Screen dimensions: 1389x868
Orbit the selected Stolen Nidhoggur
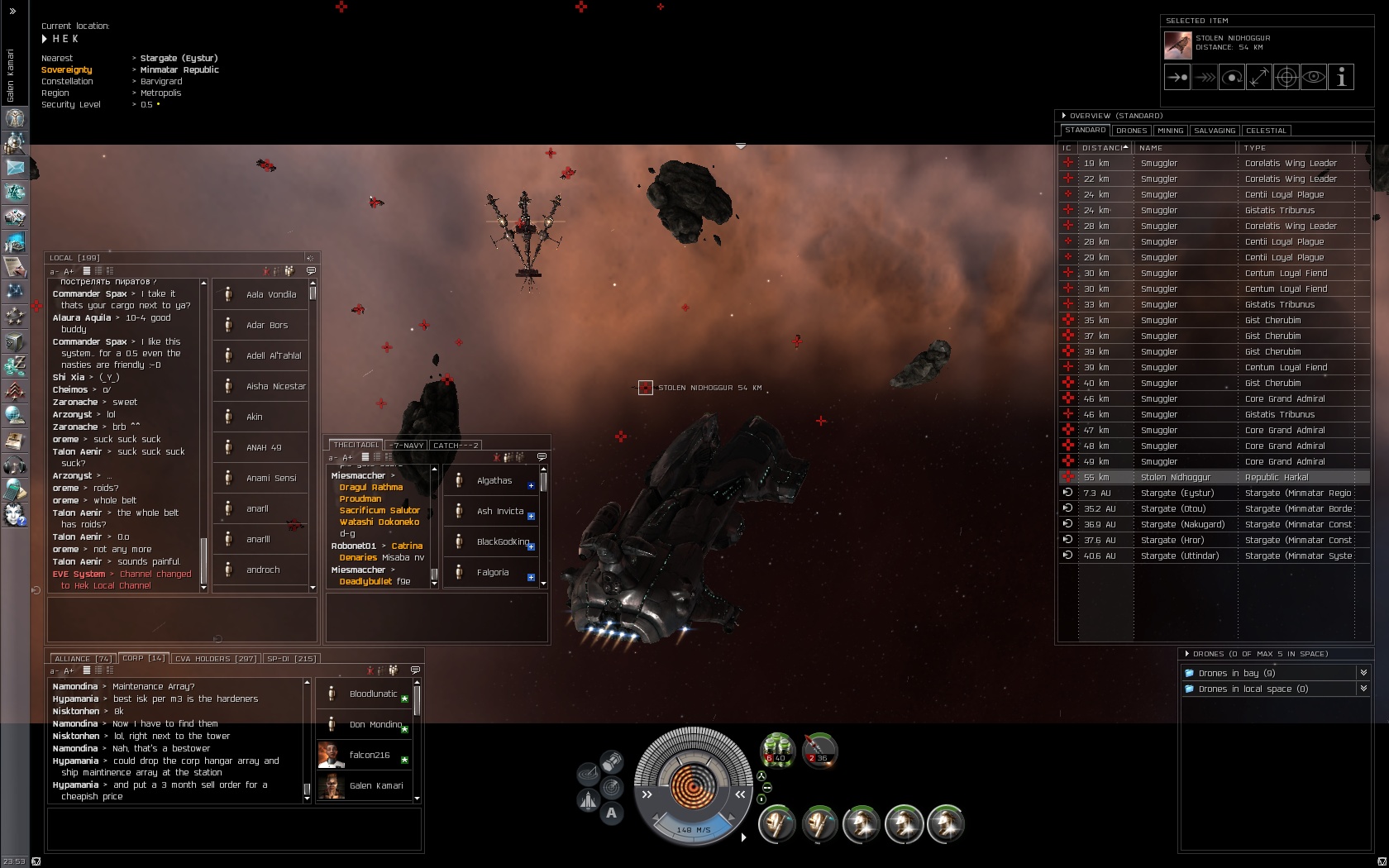pos(1231,78)
